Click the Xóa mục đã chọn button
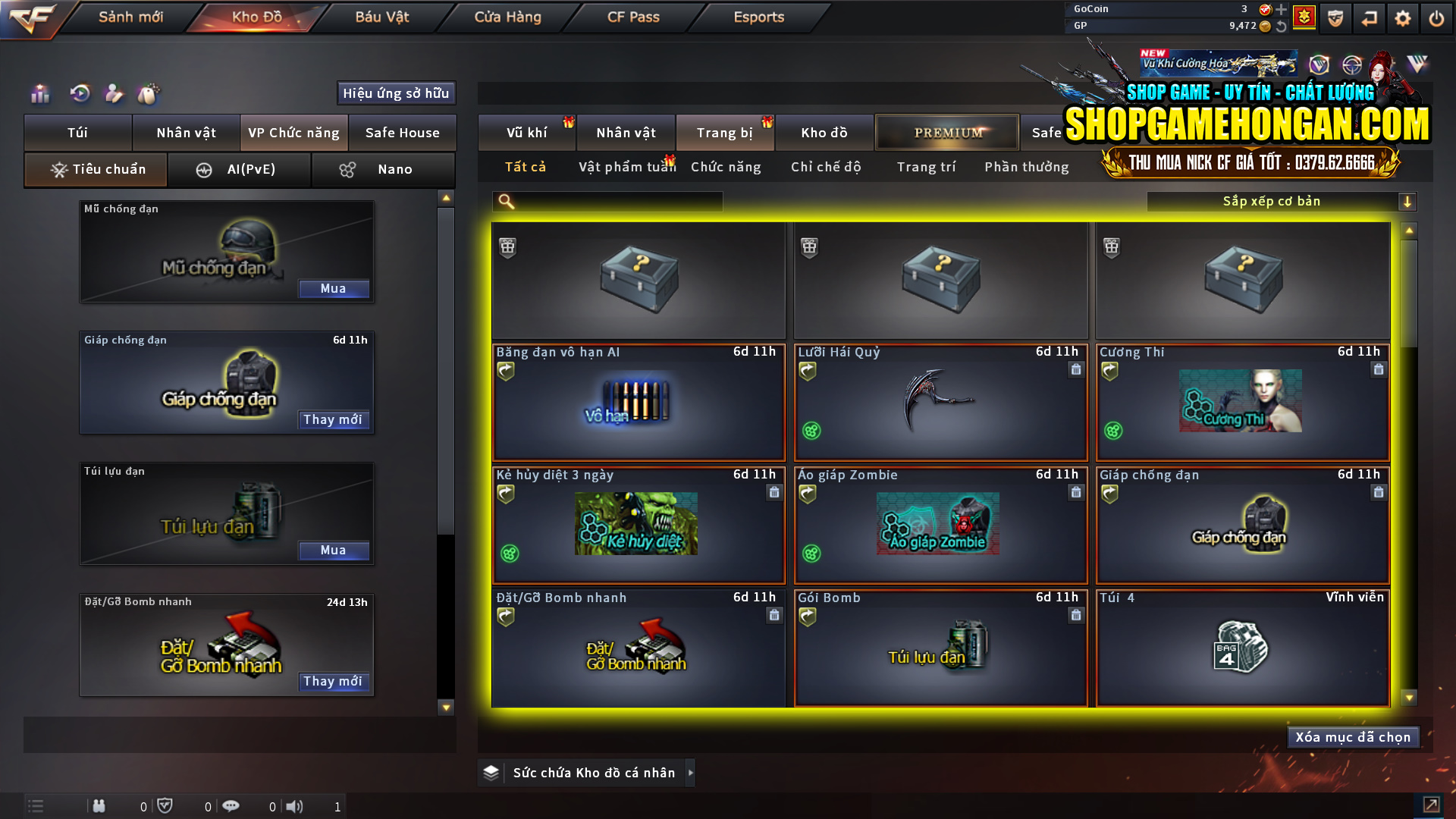This screenshot has height=819, width=1456. [x=1353, y=736]
